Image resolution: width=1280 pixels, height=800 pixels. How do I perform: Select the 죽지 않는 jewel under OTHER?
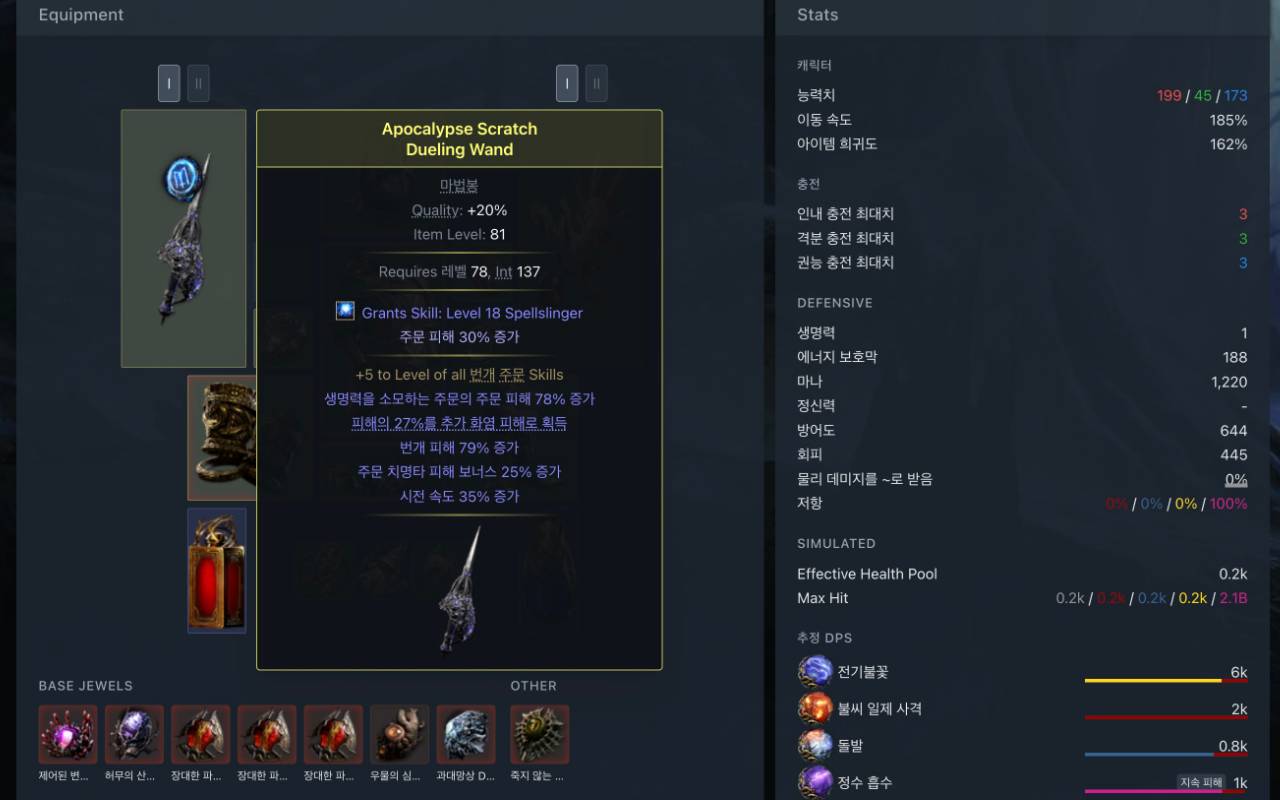pyautogui.click(x=539, y=733)
